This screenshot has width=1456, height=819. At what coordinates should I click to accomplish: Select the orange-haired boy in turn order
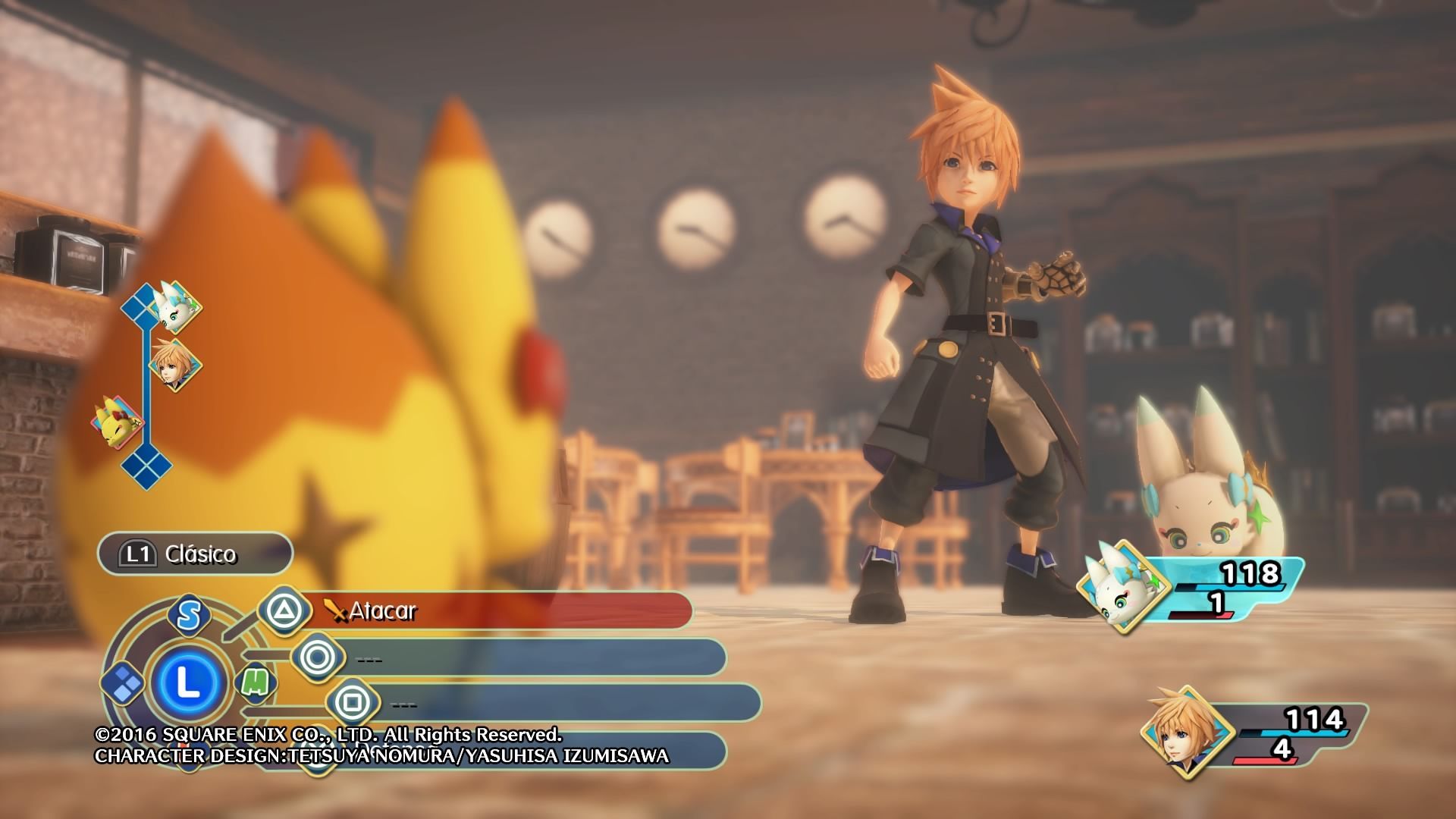[175, 365]
